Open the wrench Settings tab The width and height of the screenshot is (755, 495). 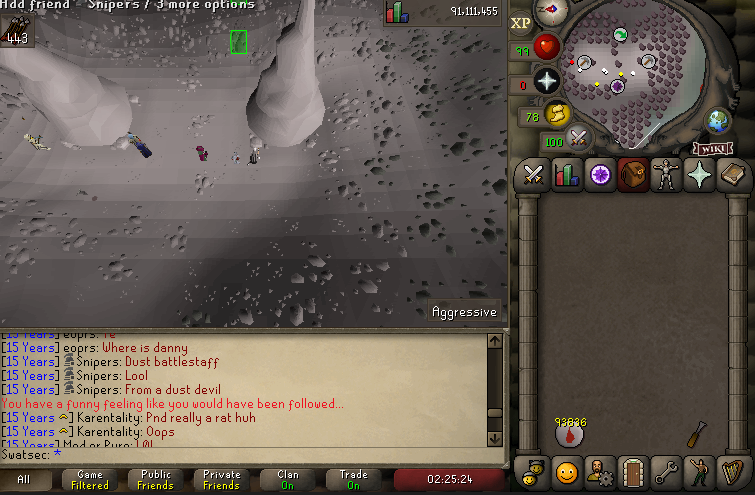(x=665, y=470)
